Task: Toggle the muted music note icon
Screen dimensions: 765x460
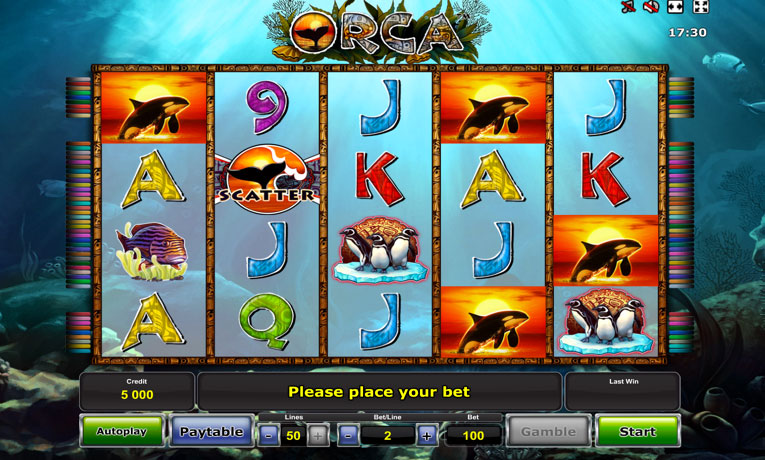Action: 627,8
